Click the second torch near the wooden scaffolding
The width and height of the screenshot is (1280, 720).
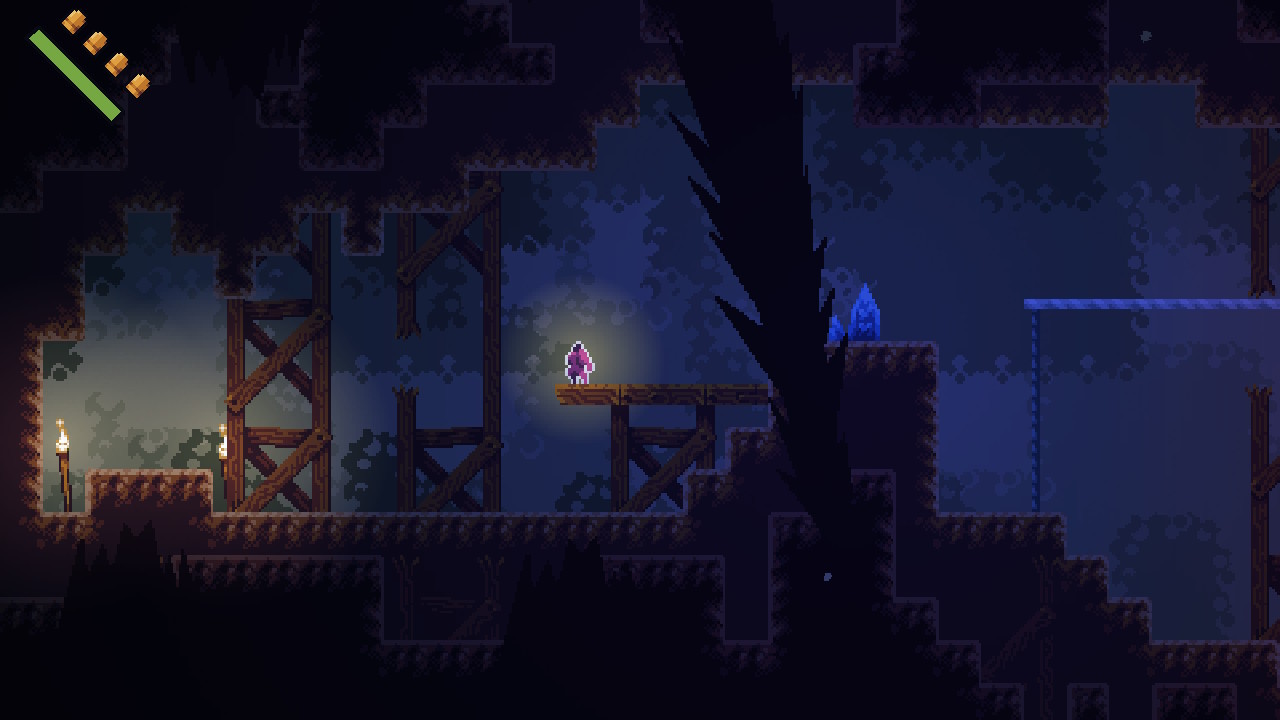point(222,440)
